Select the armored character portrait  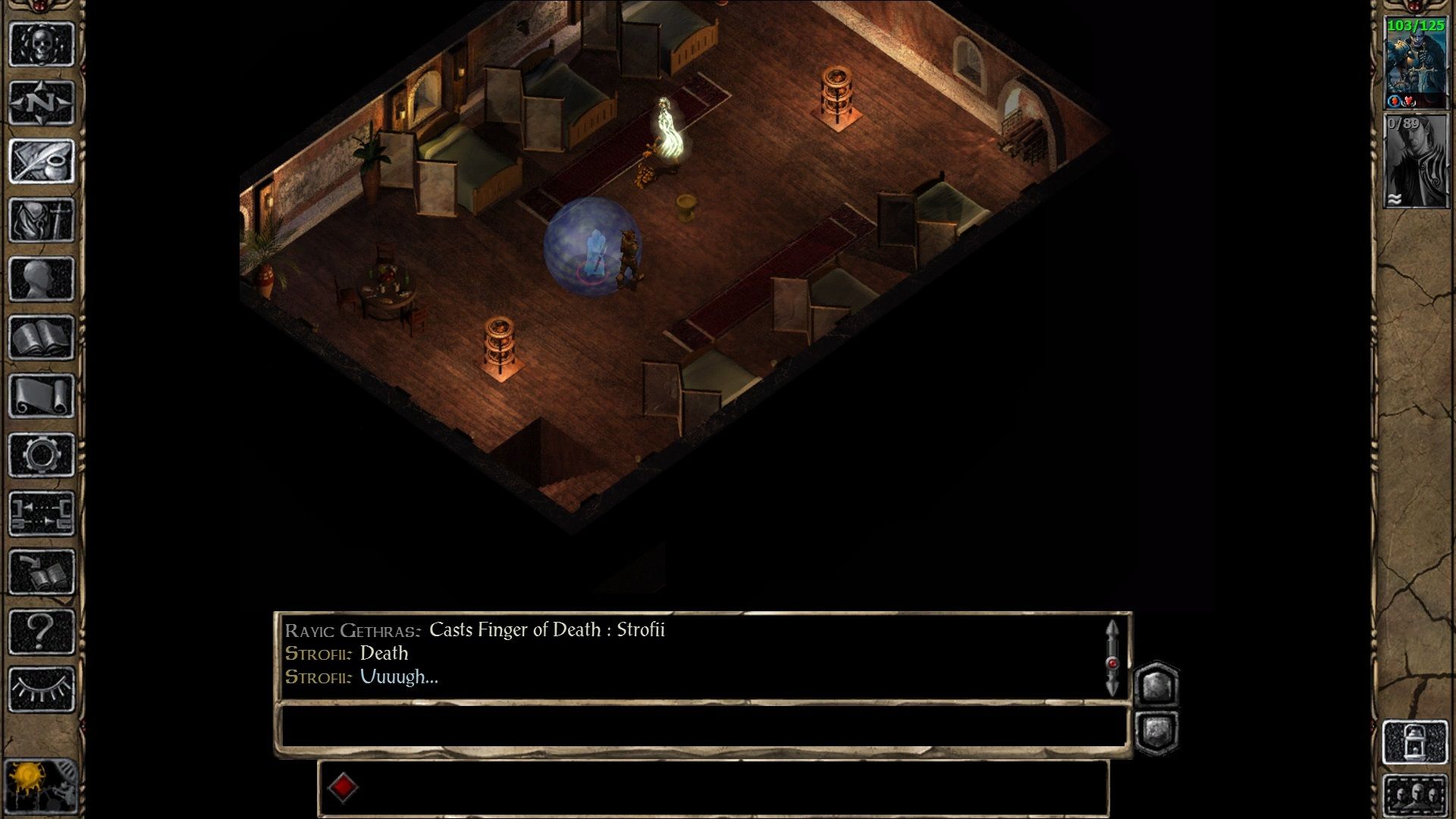(x=1415, y=64)
